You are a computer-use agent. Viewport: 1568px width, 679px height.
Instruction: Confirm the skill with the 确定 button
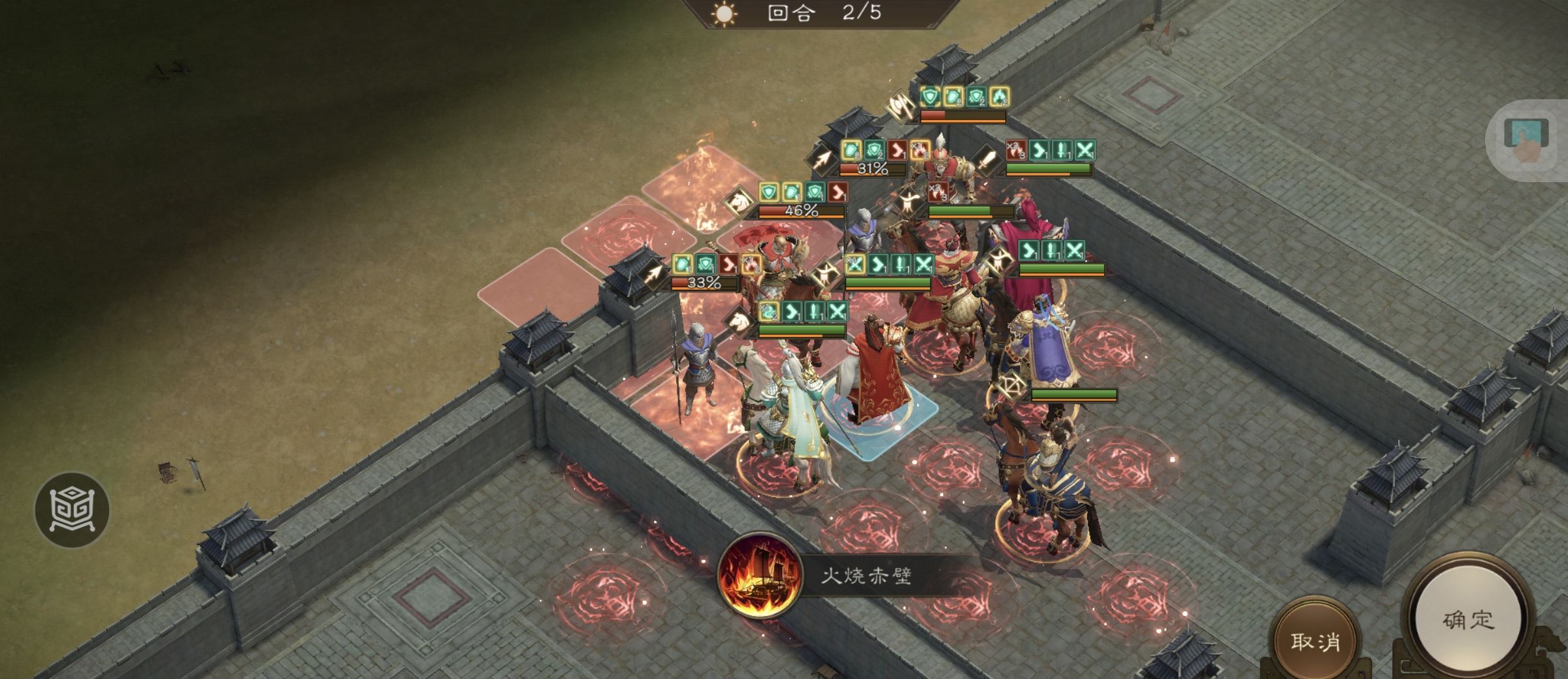click(1469, 620)
